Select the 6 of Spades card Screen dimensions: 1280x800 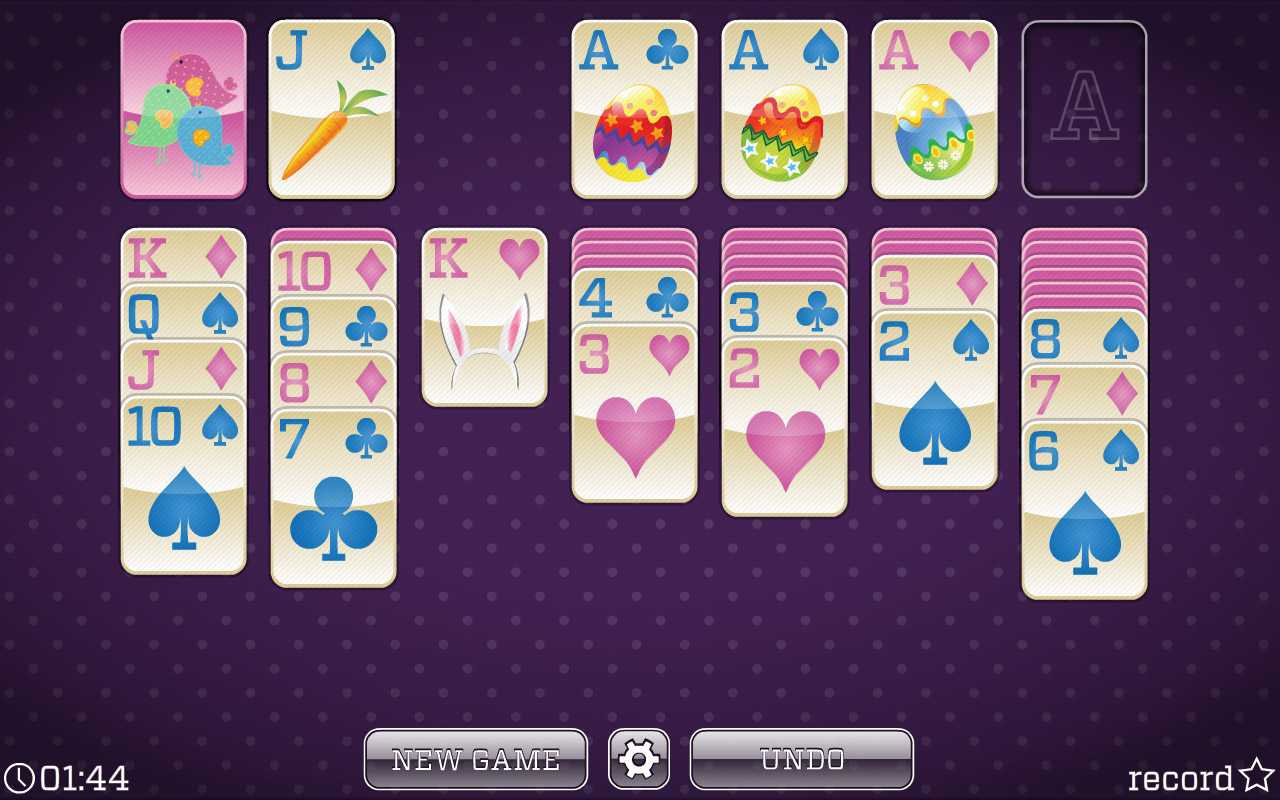[x=1083, y=500]
